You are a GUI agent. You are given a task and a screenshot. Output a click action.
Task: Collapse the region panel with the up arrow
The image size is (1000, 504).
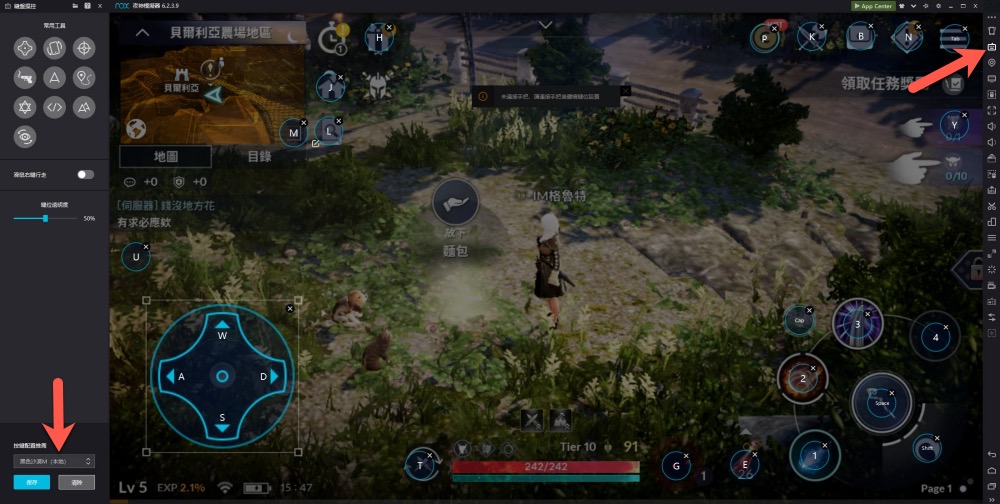coord(143,33)
